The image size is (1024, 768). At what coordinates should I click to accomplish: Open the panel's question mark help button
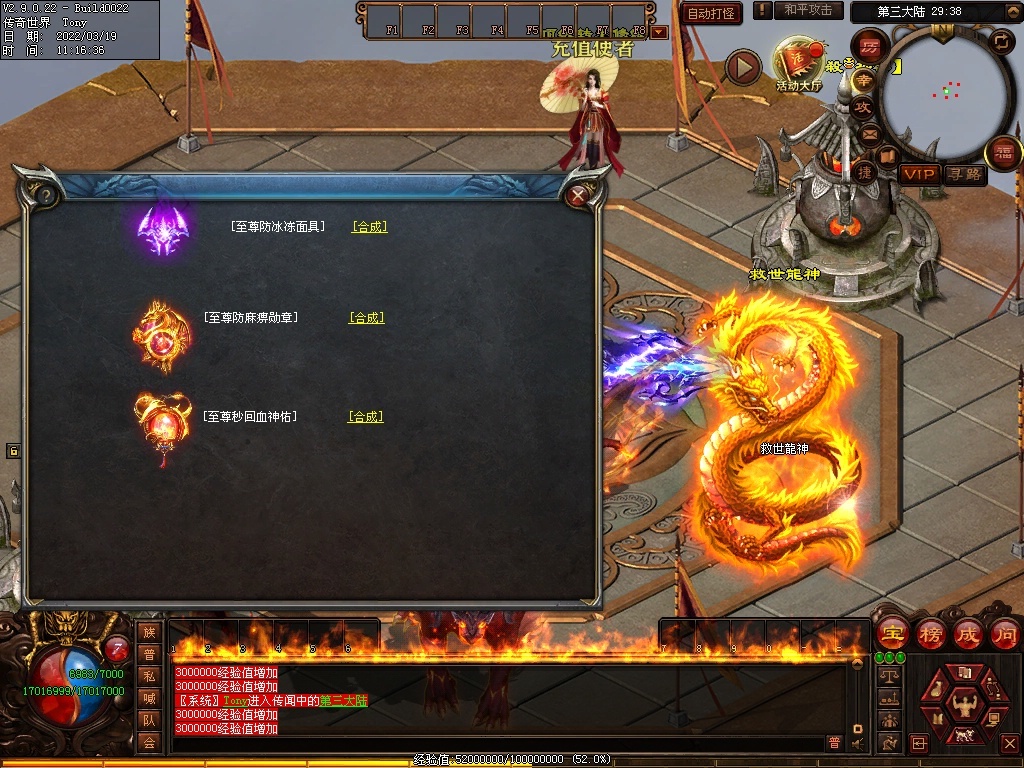[x=46, y=195]
